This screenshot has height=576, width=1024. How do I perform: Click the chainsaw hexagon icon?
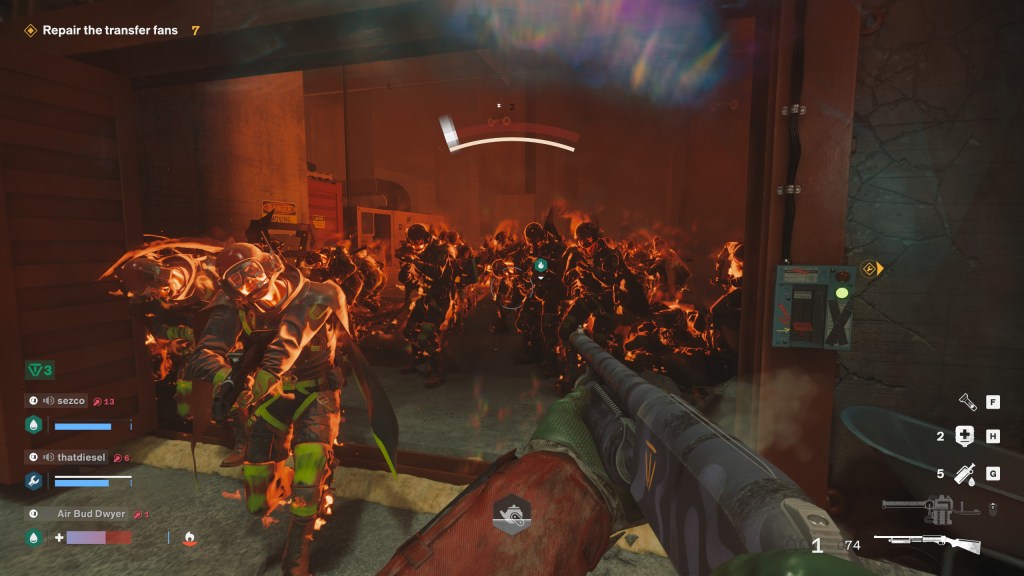tap(511, 514)
